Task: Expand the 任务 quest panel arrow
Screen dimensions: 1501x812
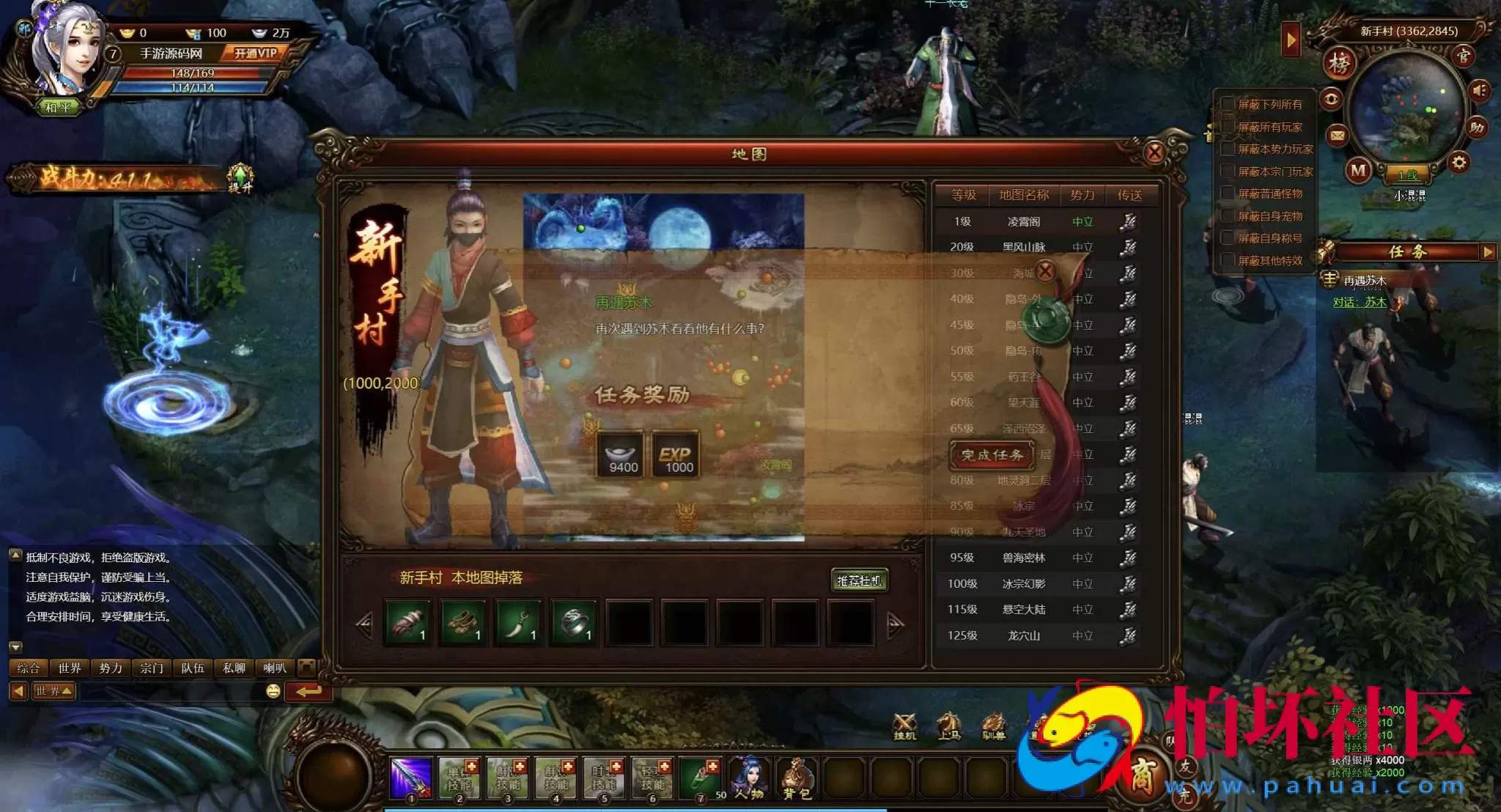Action: coord(1489,252)
